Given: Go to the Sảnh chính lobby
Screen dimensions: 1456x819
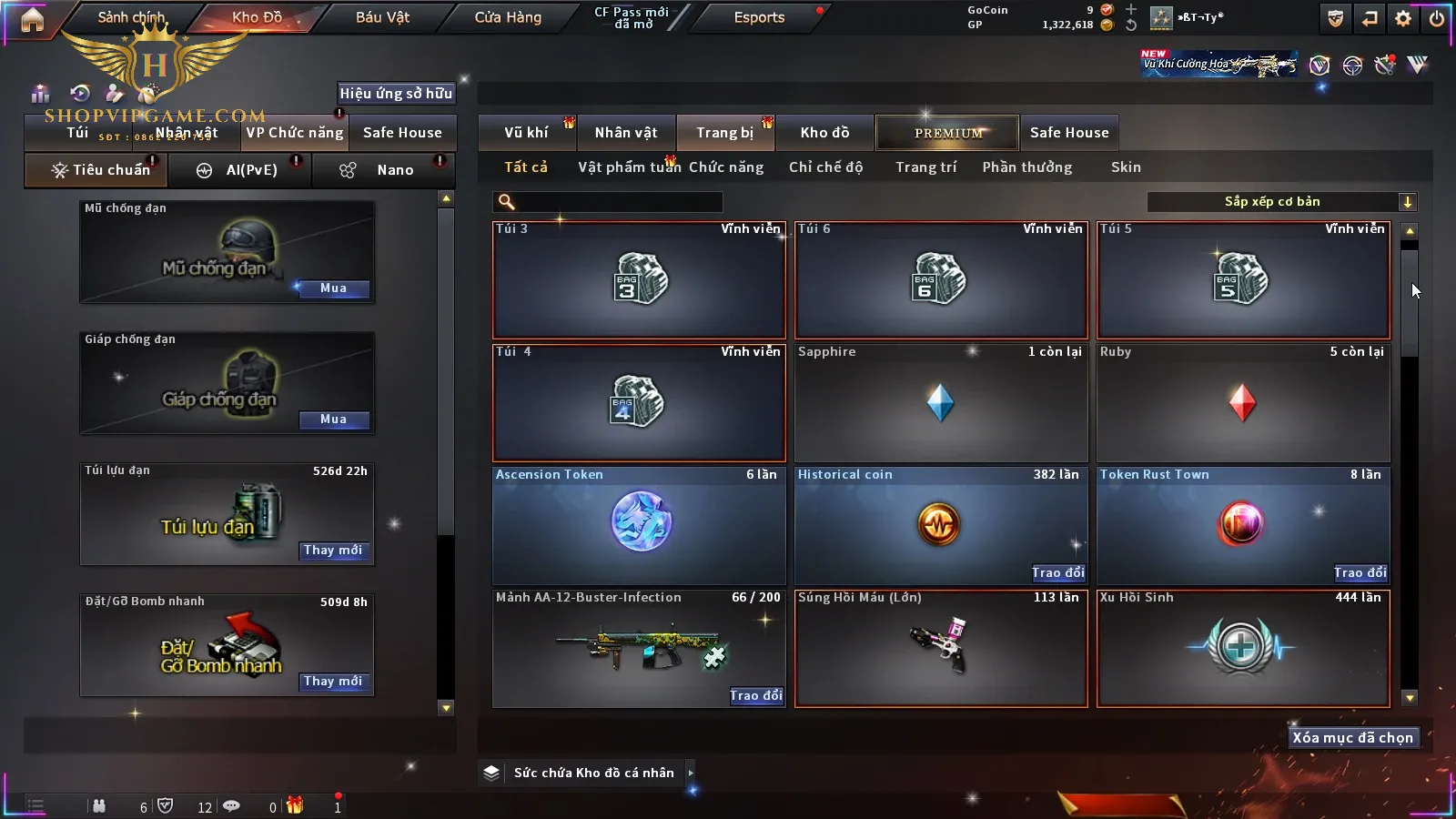Looking at the screenshot, I should (x=132, y=17).
